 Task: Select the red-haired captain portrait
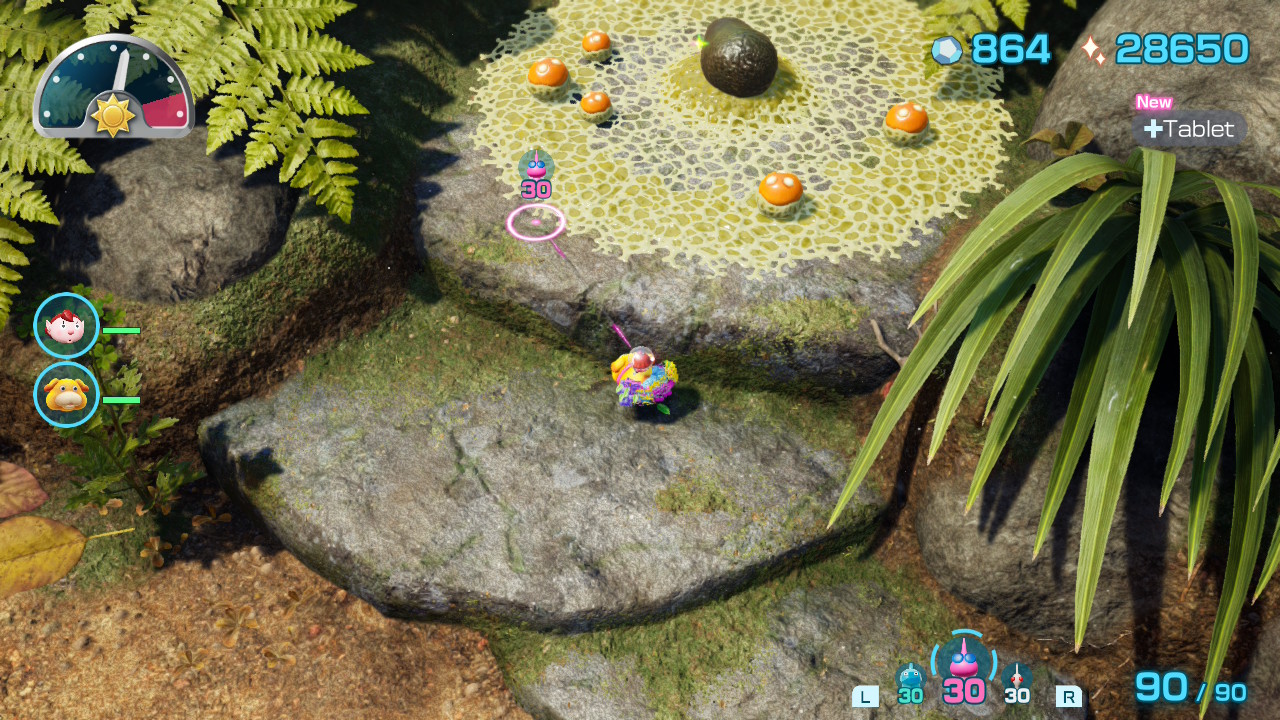coord(66,326)
